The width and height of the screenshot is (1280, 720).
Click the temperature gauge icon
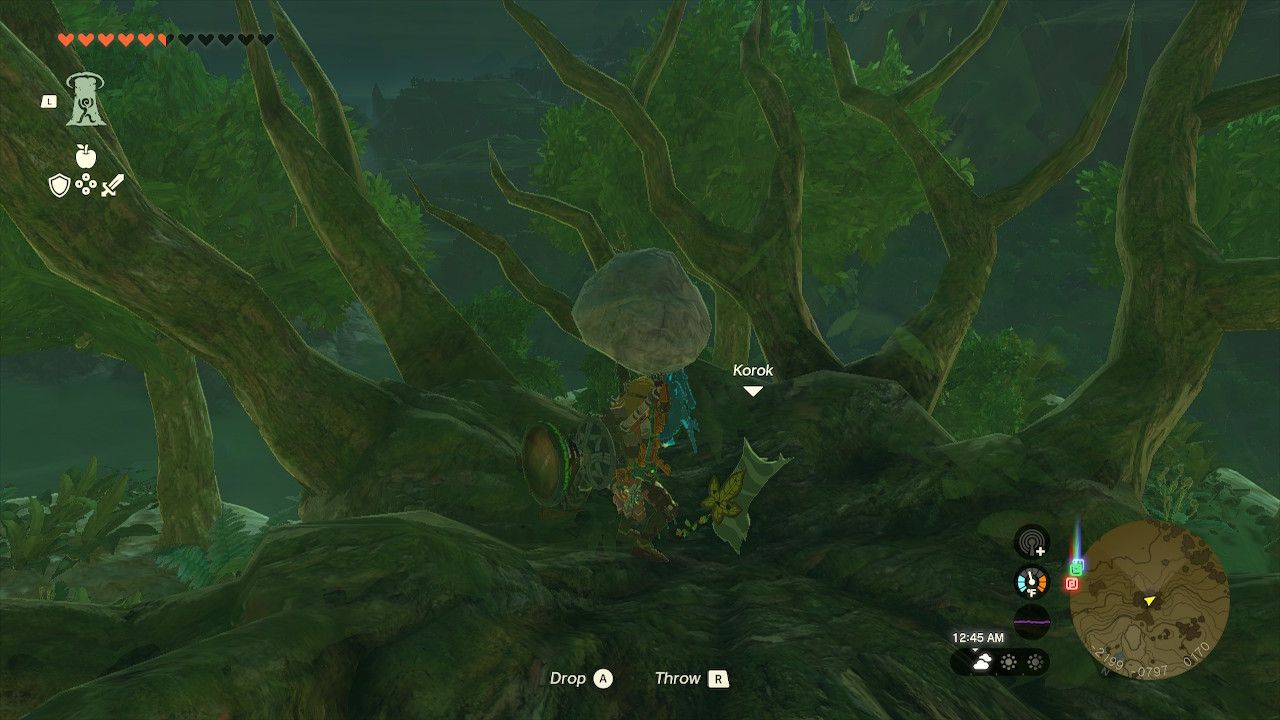coord(1031,581)
